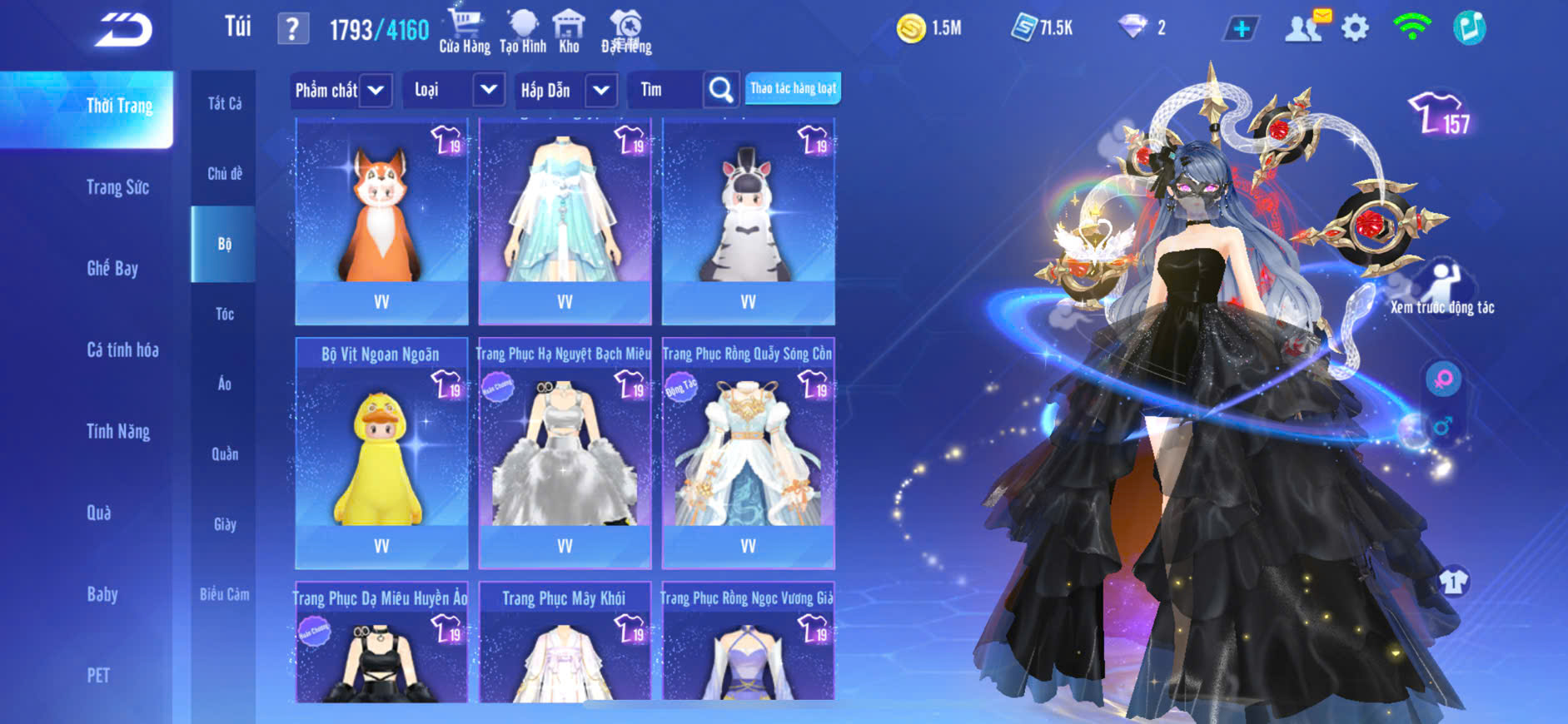Go back using the top-left arrow
The image size is (1568, 724).
123,30
